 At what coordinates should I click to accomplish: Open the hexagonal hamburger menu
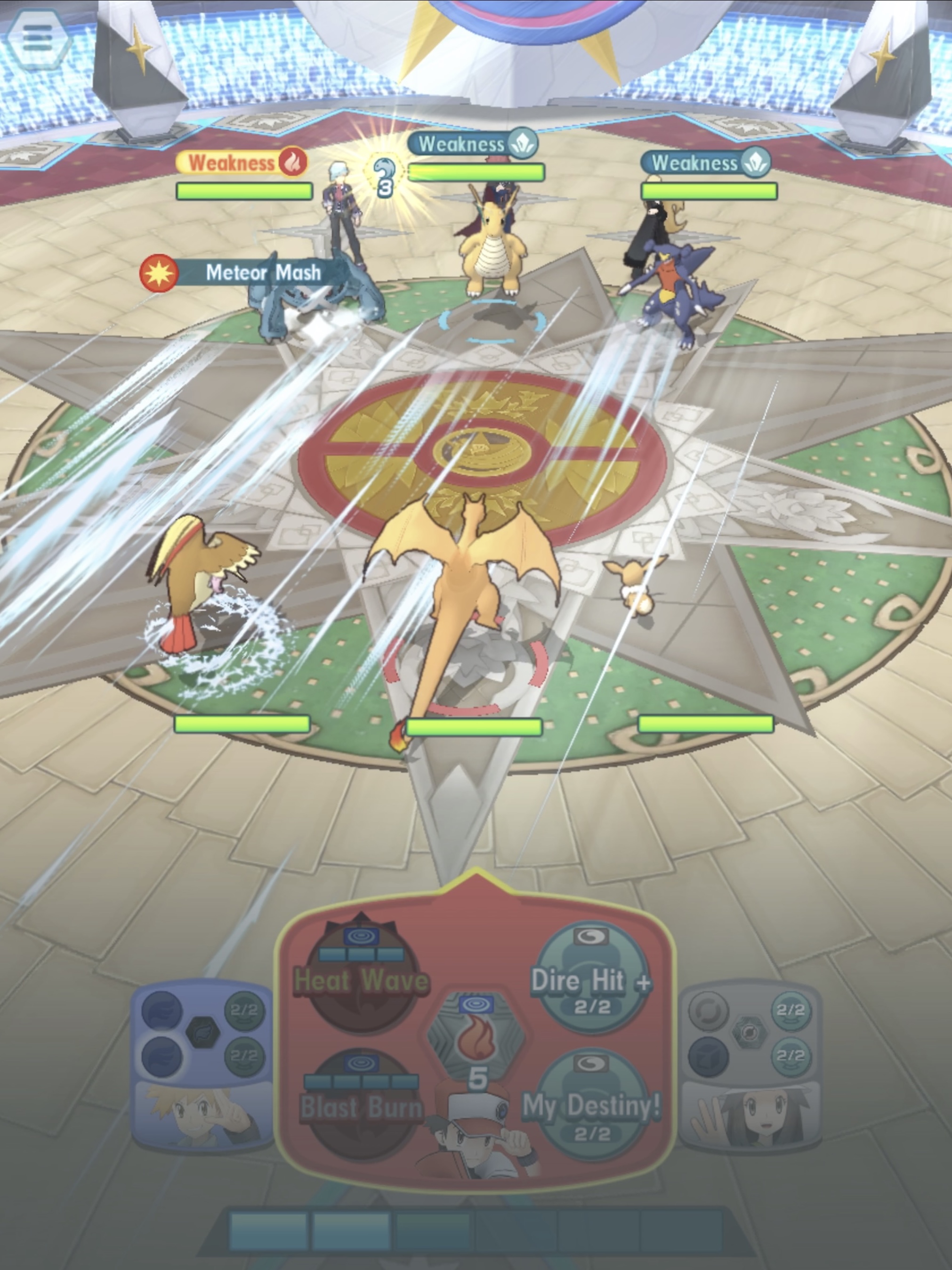[x=37, y=39]
